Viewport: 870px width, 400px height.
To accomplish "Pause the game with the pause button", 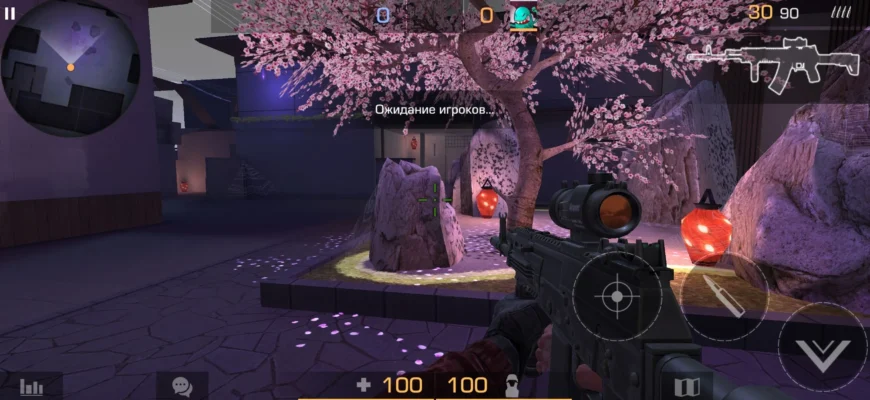I will [x=10, y=14].
